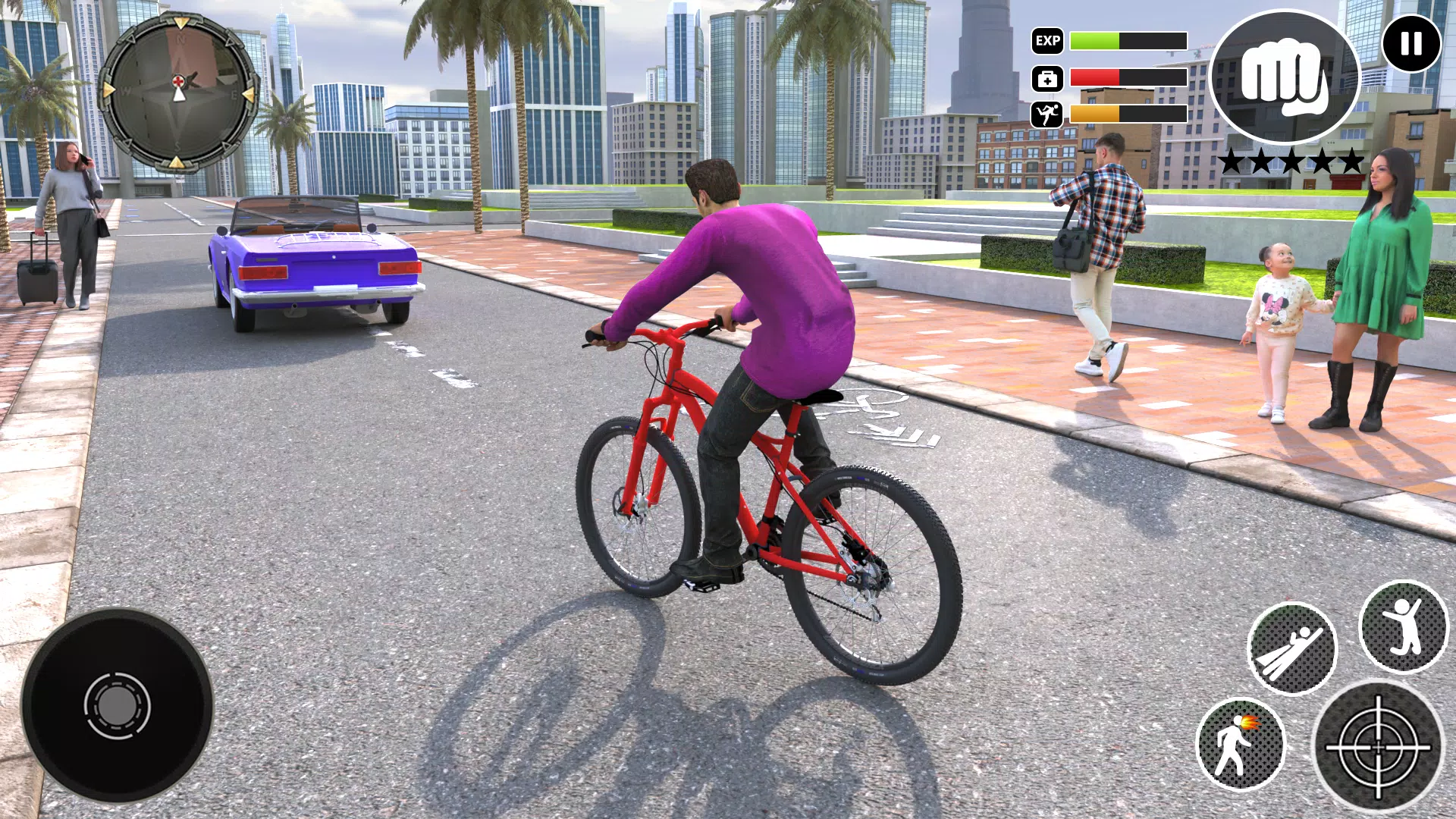
Task: Pause the game
Action: point(1411,43)
